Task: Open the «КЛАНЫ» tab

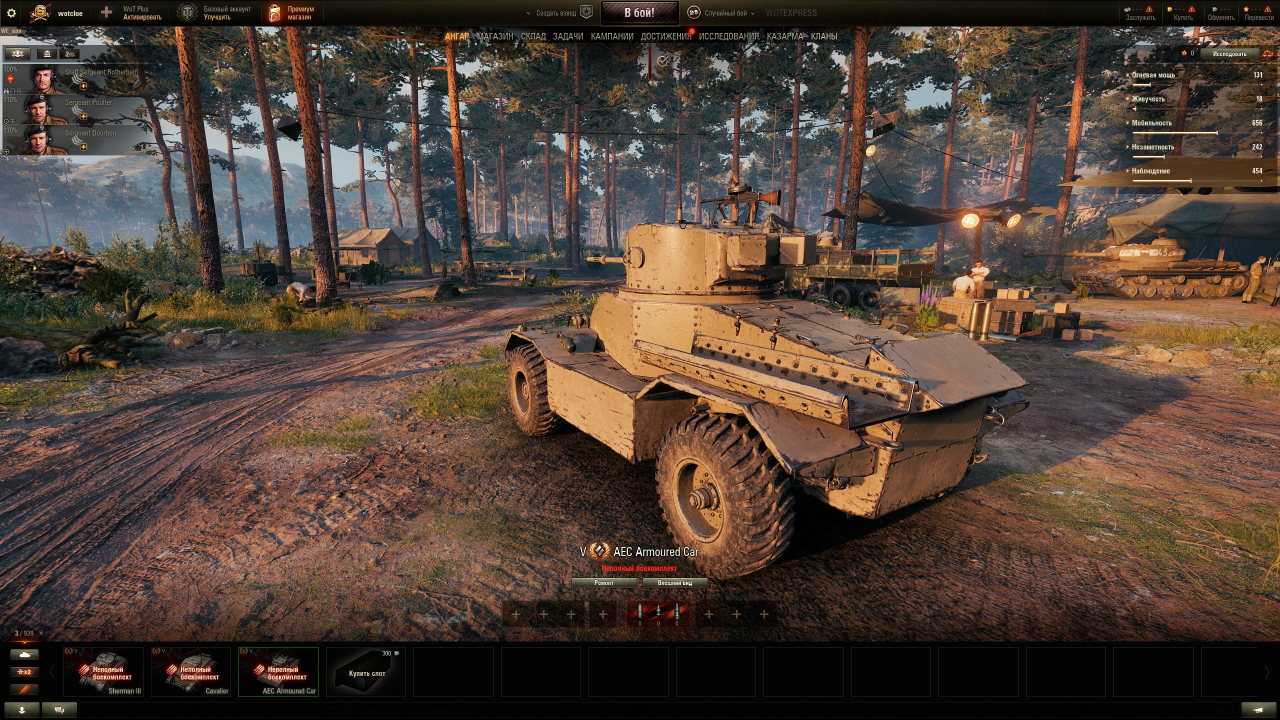Action: pyautogui.click(x=824, y=37)
